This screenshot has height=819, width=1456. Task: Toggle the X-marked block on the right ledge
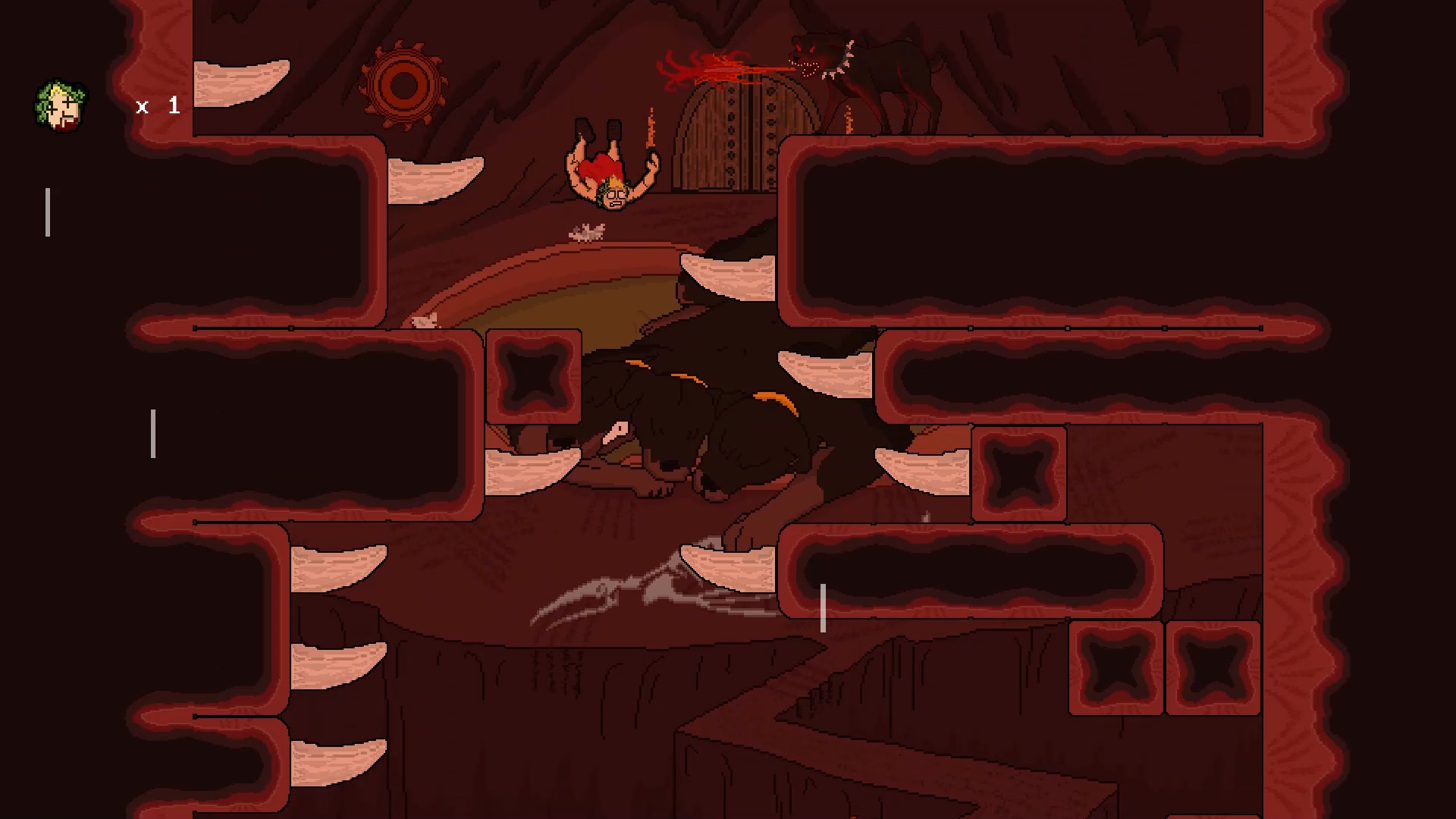coord(1020,474)
